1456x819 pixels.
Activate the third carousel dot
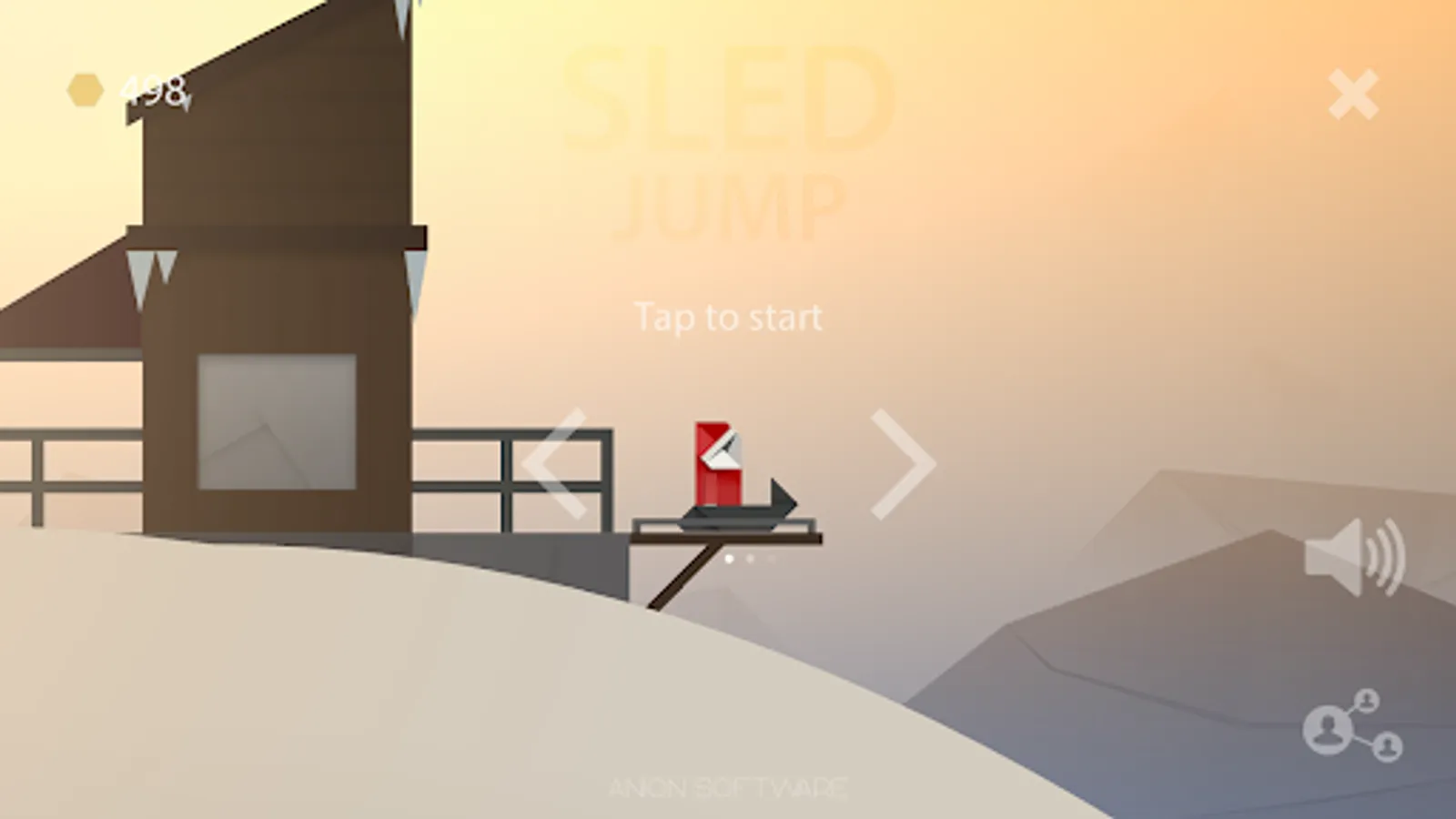[771, 559]
